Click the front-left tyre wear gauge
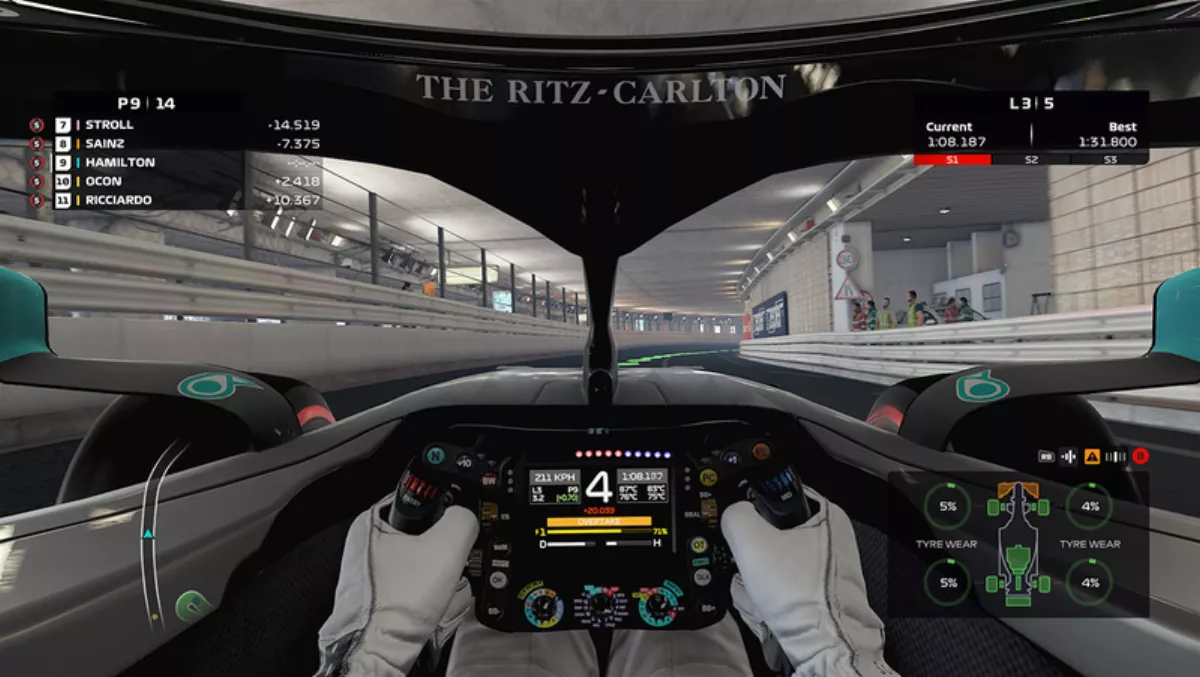Screen dimensions: 1200x677 pyautogui.click(x=947, y=506)
